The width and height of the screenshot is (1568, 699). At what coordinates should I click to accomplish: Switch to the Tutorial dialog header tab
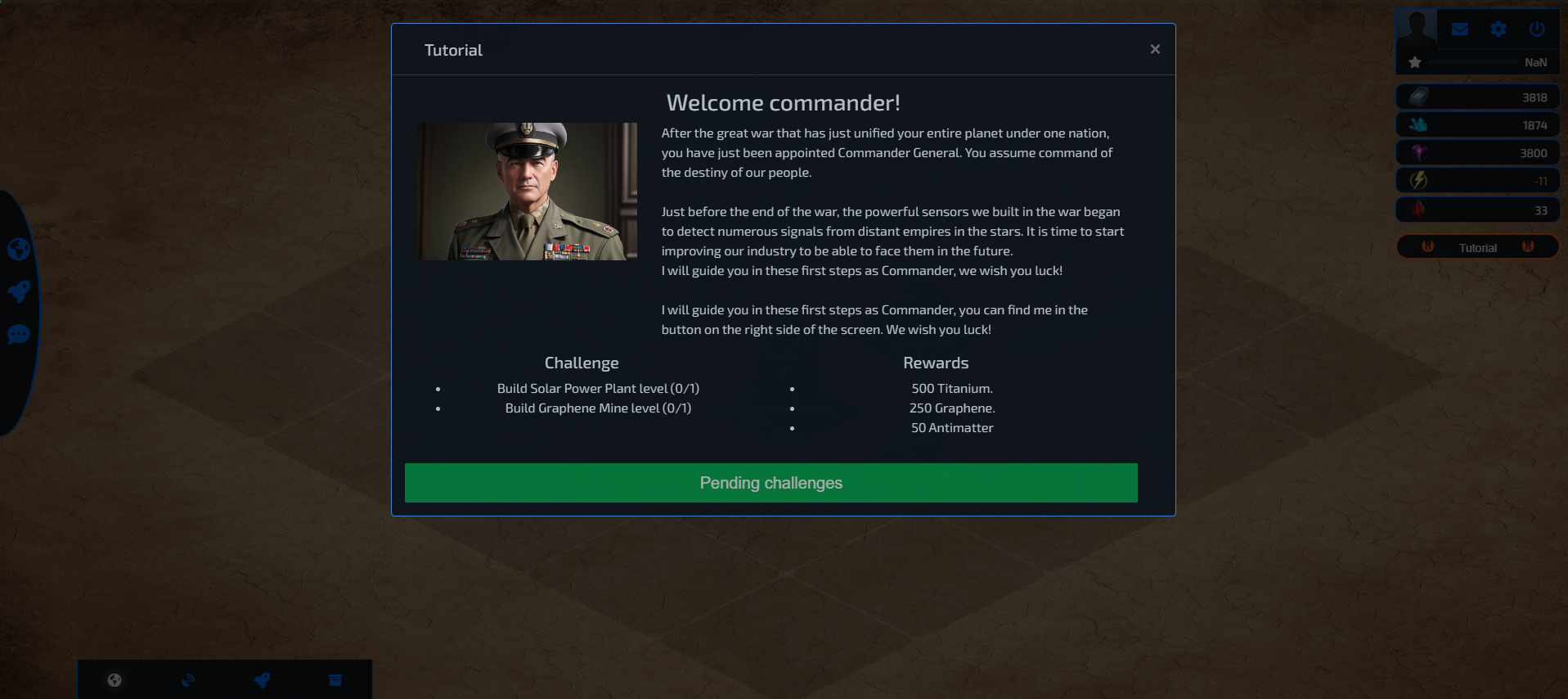click(x=452, y=49)
